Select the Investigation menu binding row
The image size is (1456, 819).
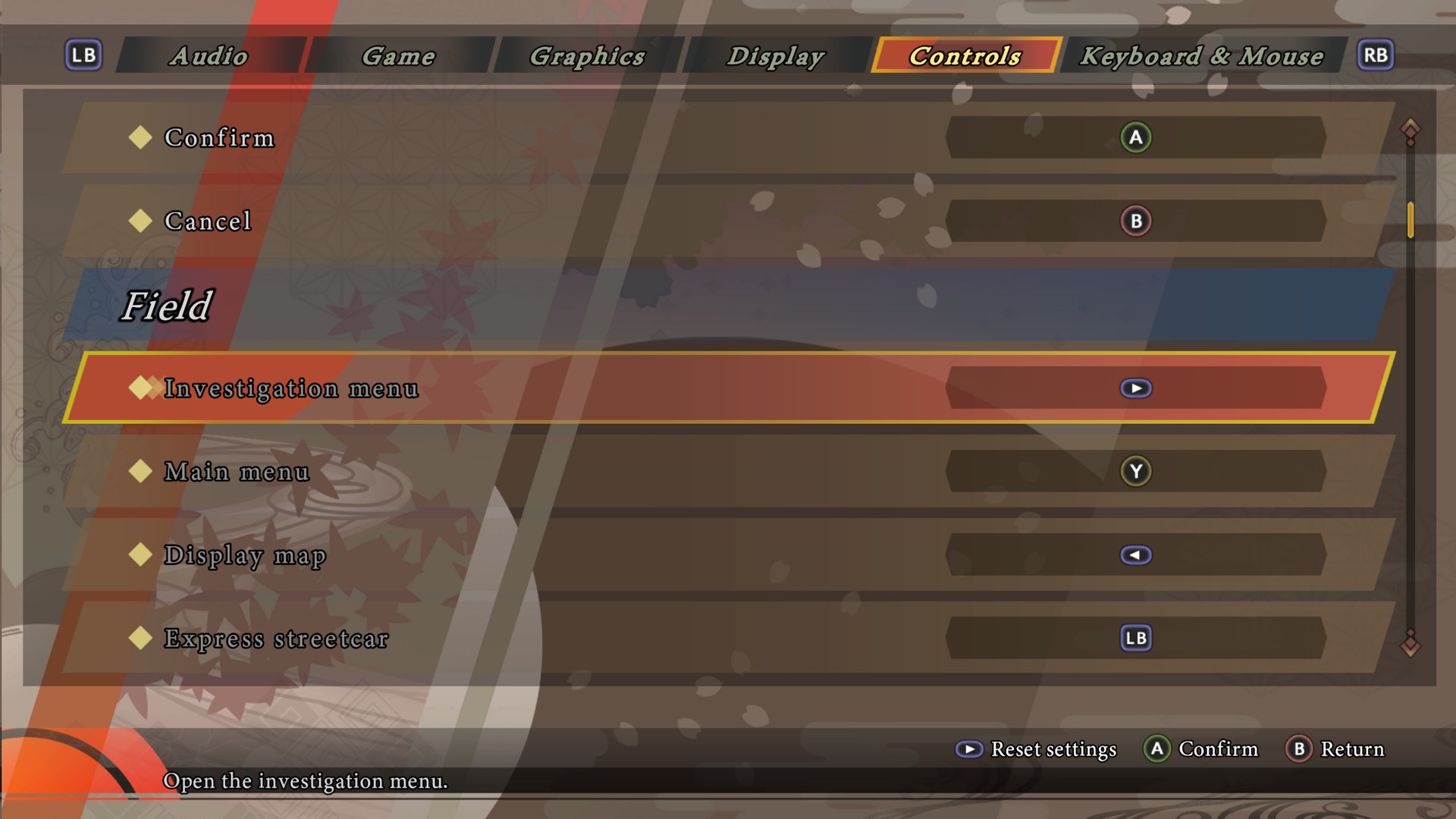pos(531,388)
